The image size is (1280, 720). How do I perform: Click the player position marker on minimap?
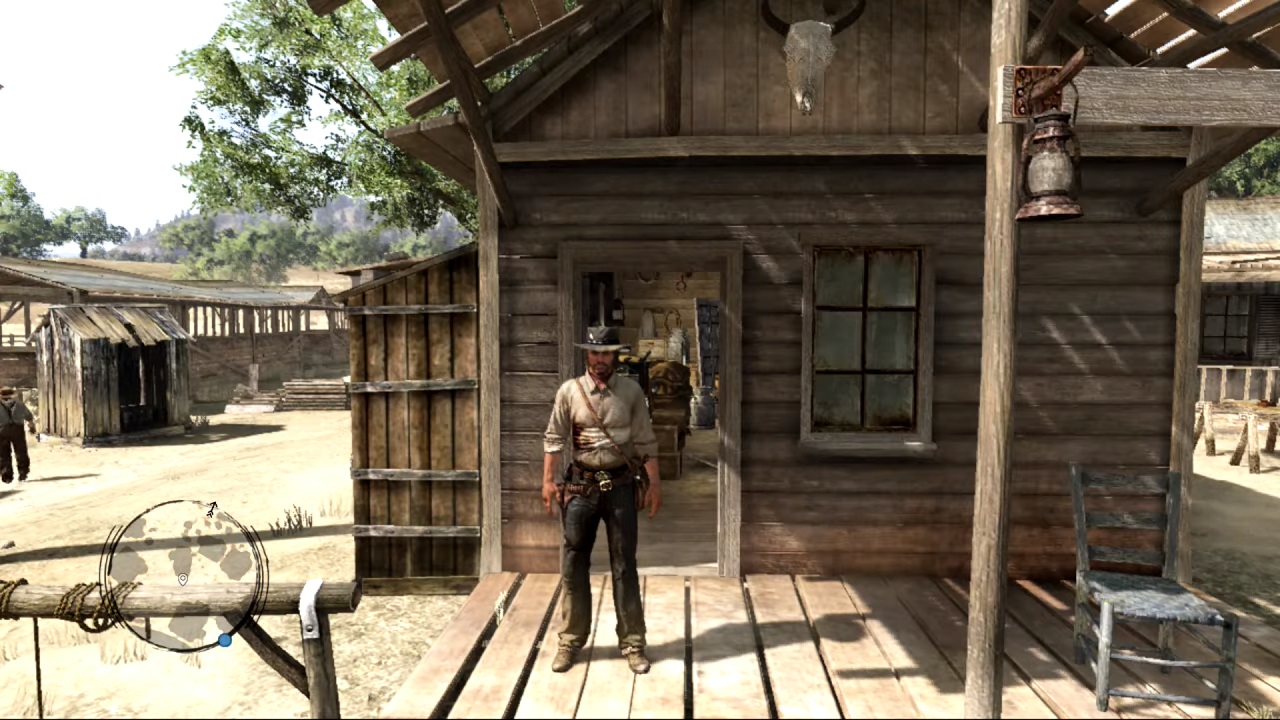click(x=183, y=580)
